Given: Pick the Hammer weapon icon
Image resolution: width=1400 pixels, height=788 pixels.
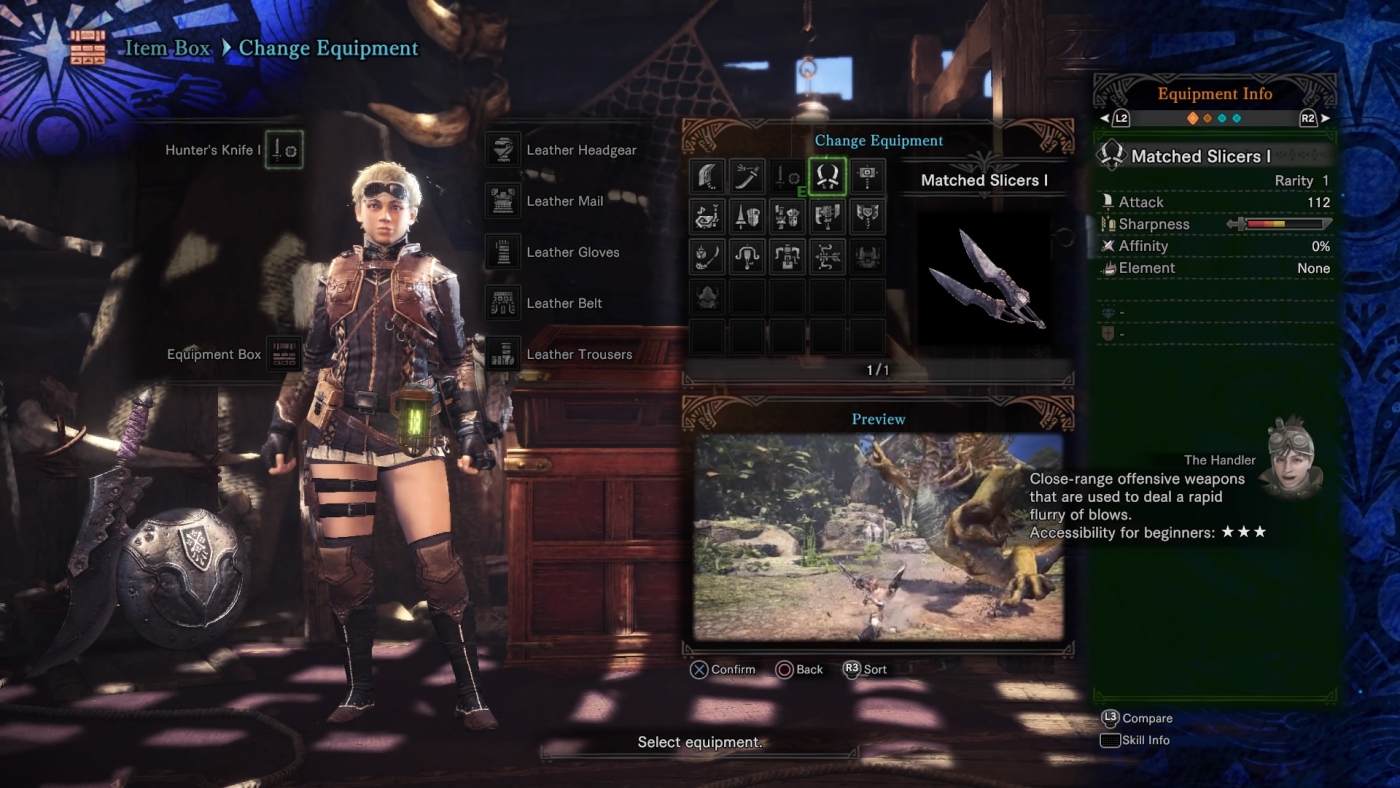Looking at the screenshot, I should click(x=867, y=175).
